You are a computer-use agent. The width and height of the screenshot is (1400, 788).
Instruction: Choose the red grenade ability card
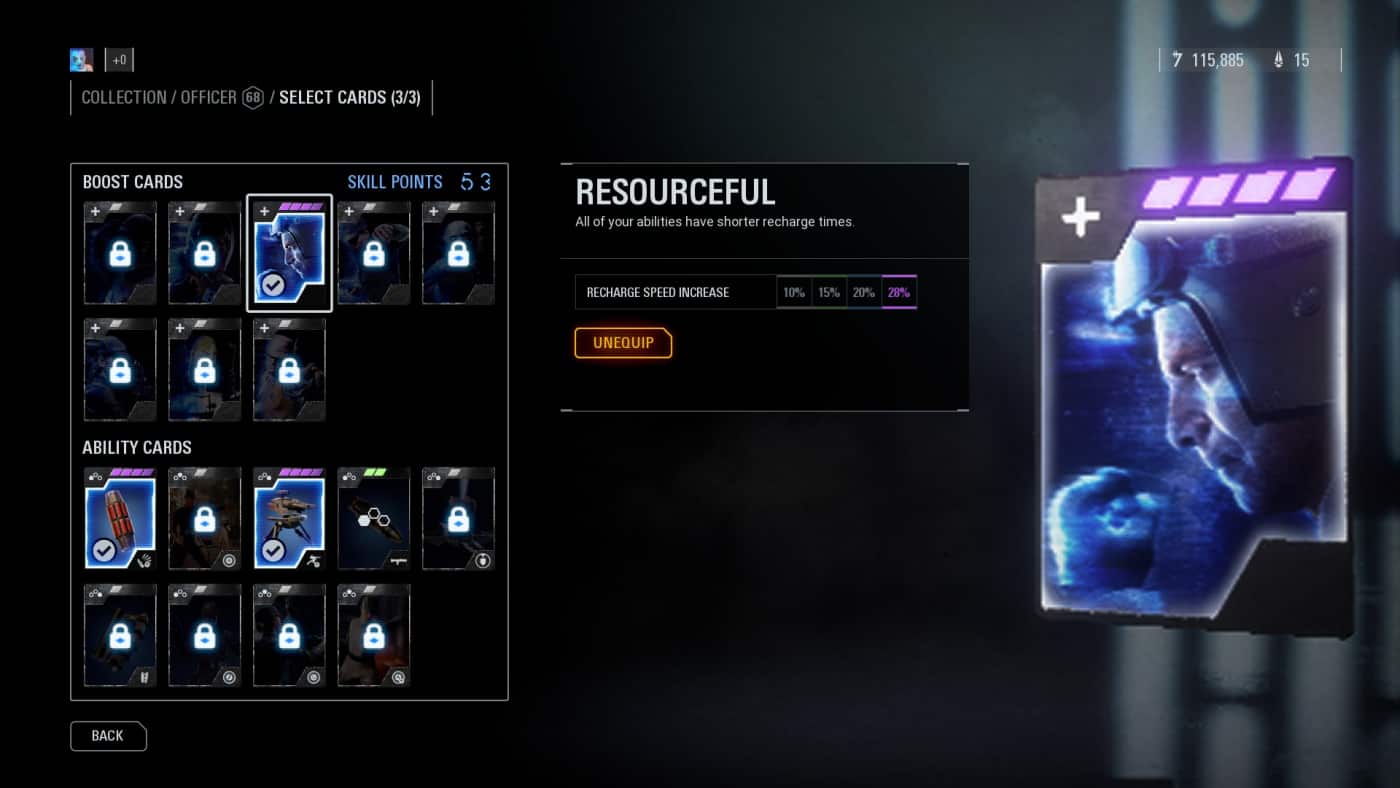tap(120, 518)
